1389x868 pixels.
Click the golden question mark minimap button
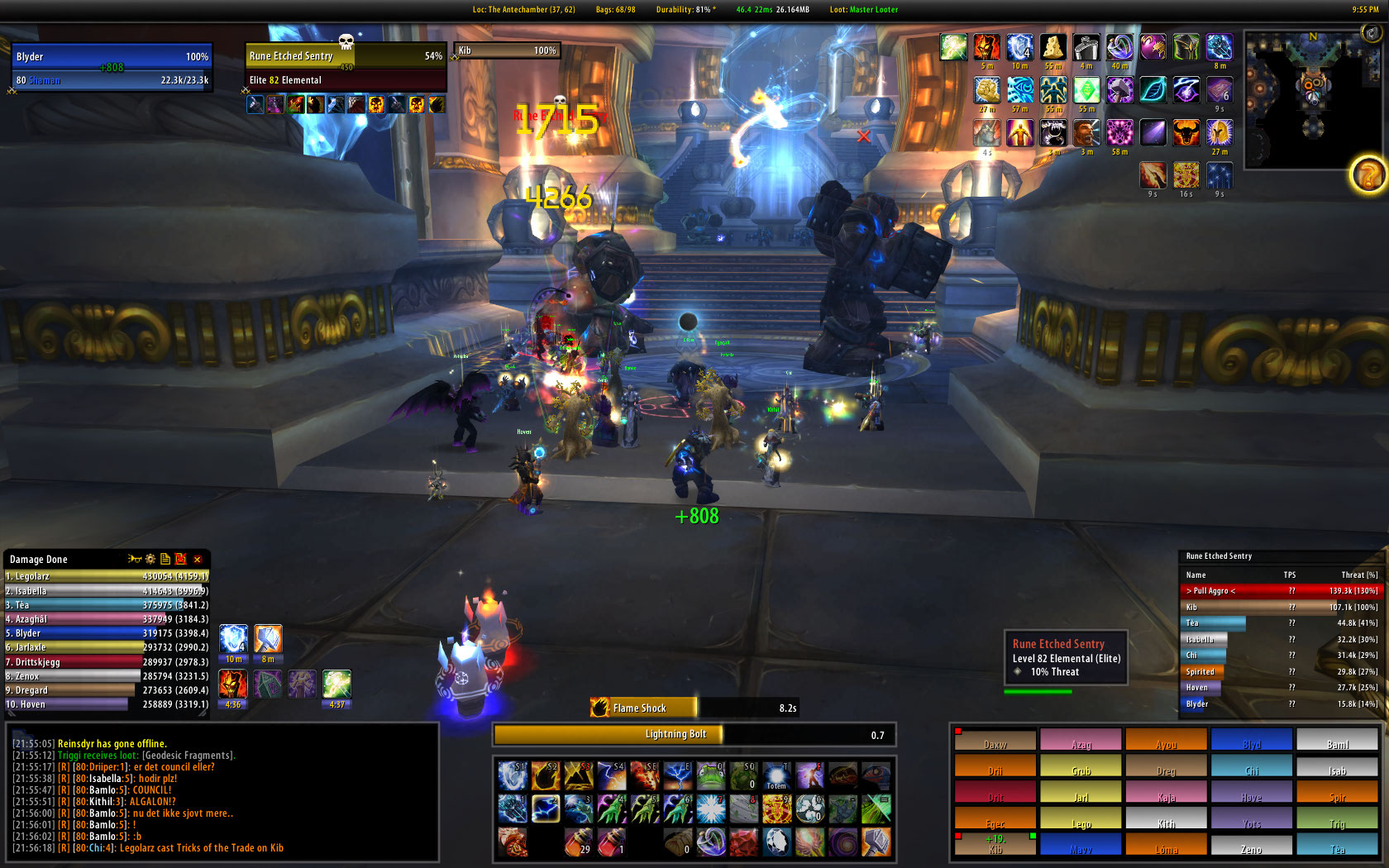(1368, 174)
